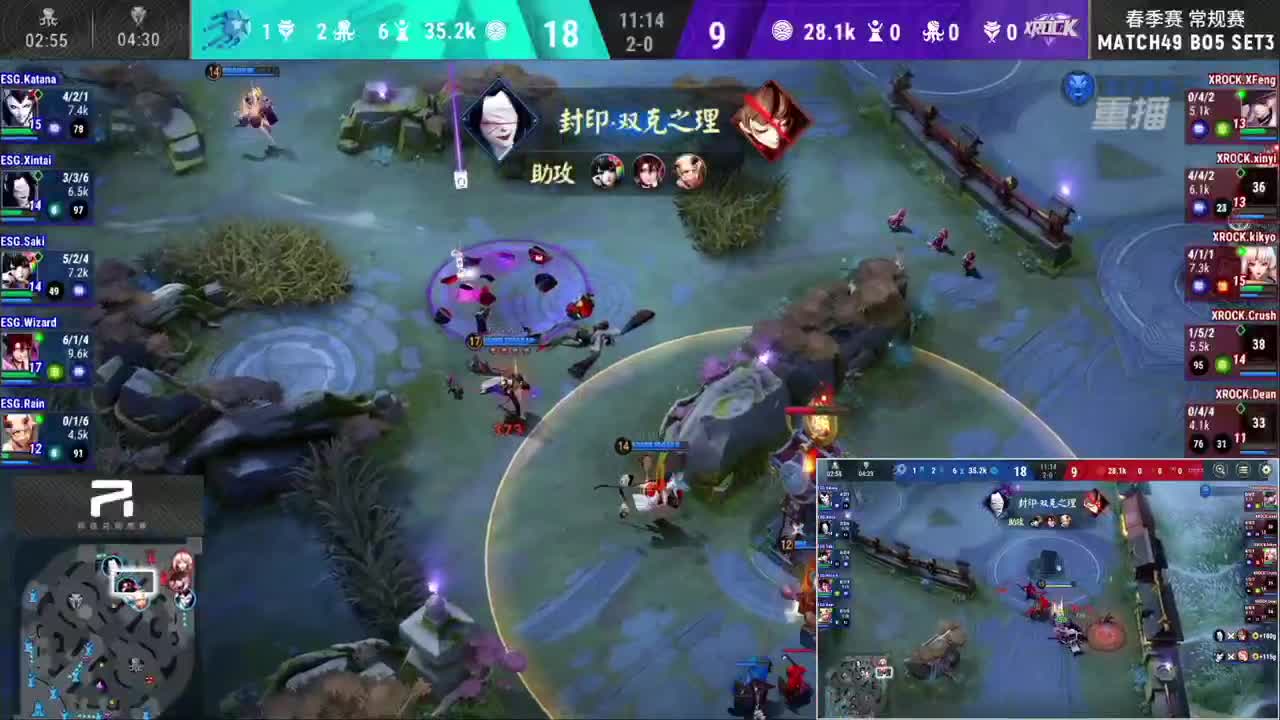Screen dimensions: 1280x720
Task: Open the settings gear on the picture-in-picture window
Action: click(1266, 469)
